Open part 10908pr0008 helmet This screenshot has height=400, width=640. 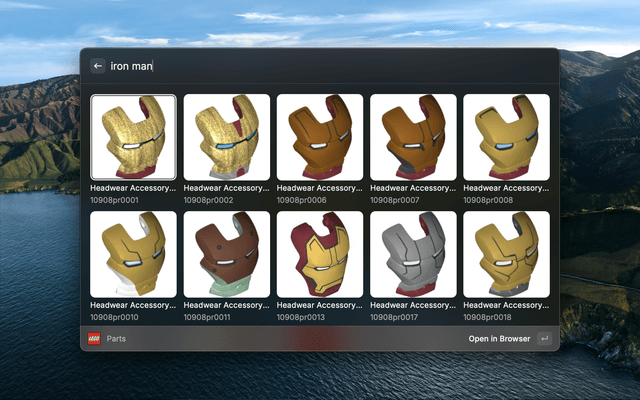pos(506,137)
